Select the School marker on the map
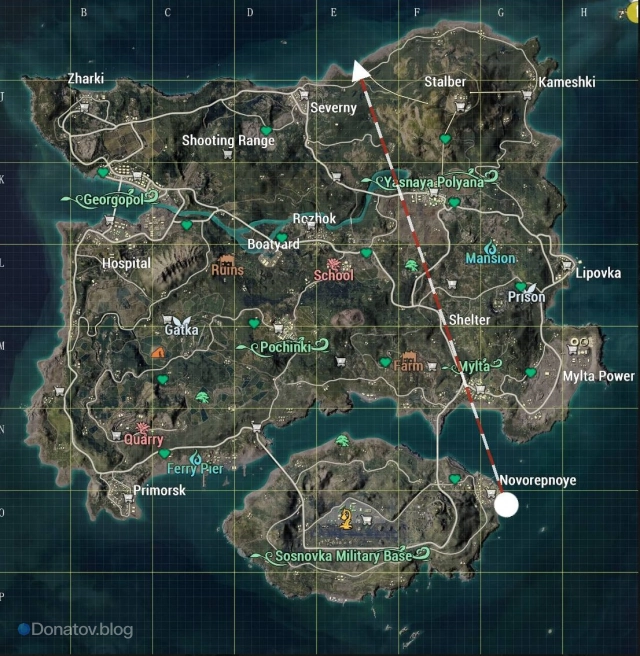 point(334,275)
